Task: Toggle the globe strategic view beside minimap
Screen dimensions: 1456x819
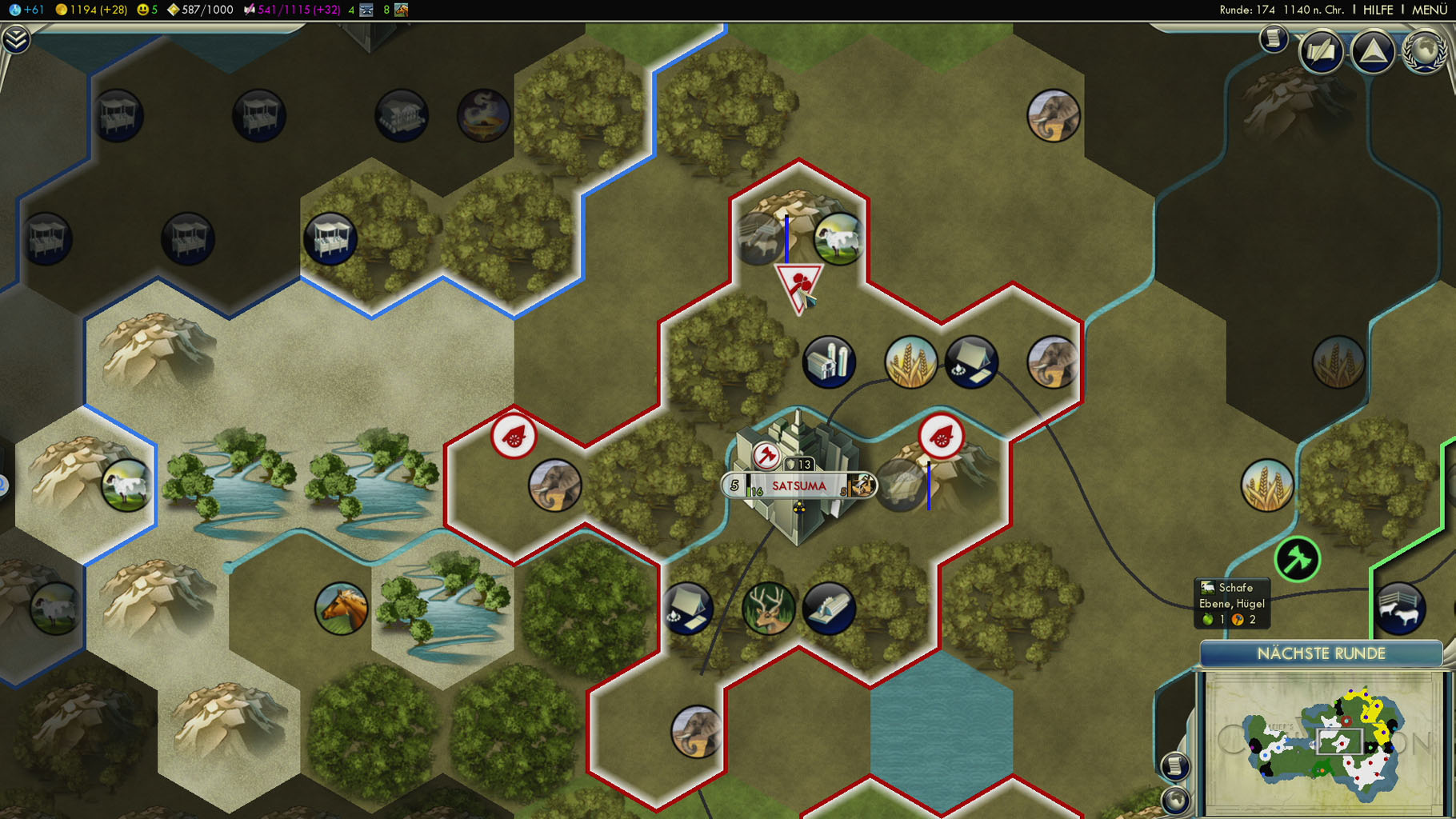Action: (x=1174, y=798)
